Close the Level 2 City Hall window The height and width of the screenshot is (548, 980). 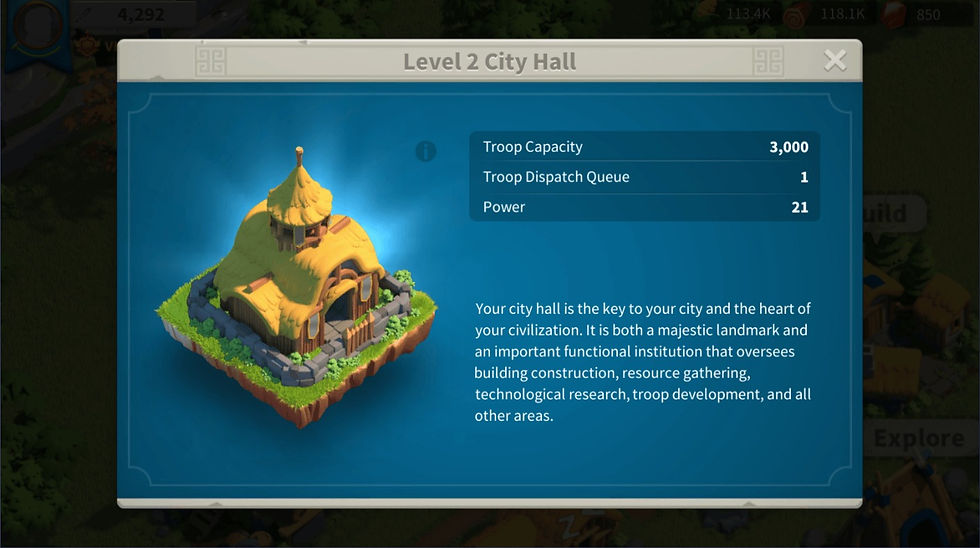pos(834,61)
